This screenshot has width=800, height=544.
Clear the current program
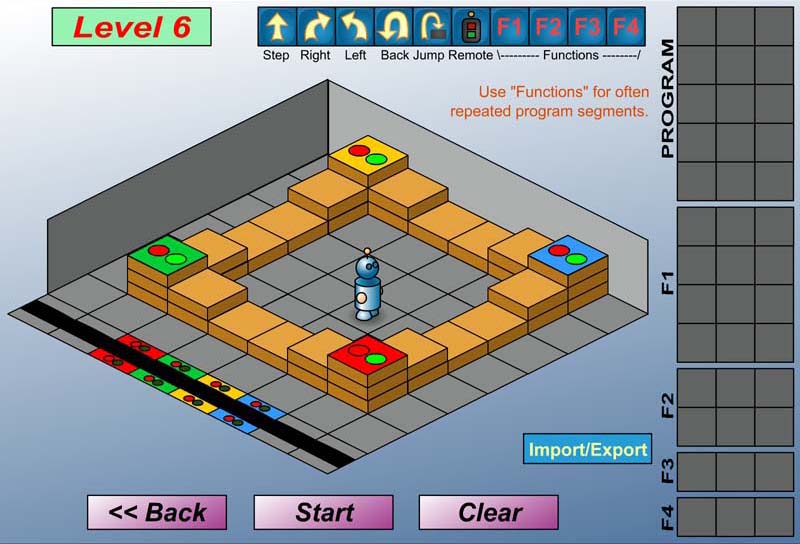point(489,513)
